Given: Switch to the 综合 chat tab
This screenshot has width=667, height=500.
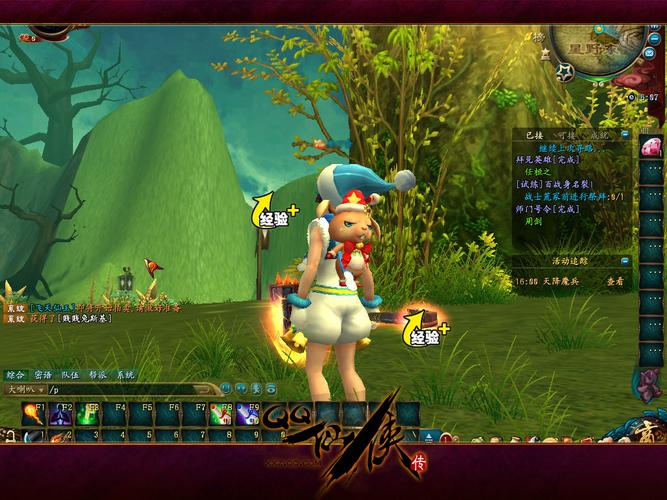Looking at the screenshot, I should tap(15, 375).
